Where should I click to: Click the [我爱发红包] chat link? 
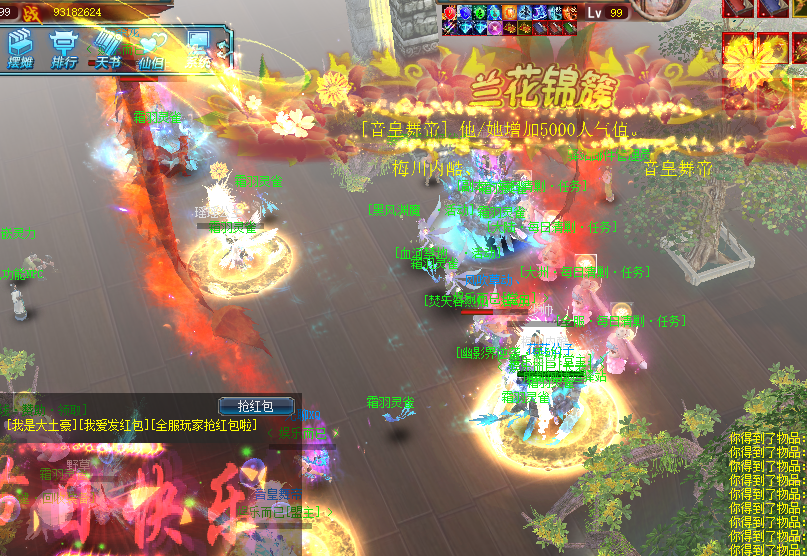tap(114, 426)
